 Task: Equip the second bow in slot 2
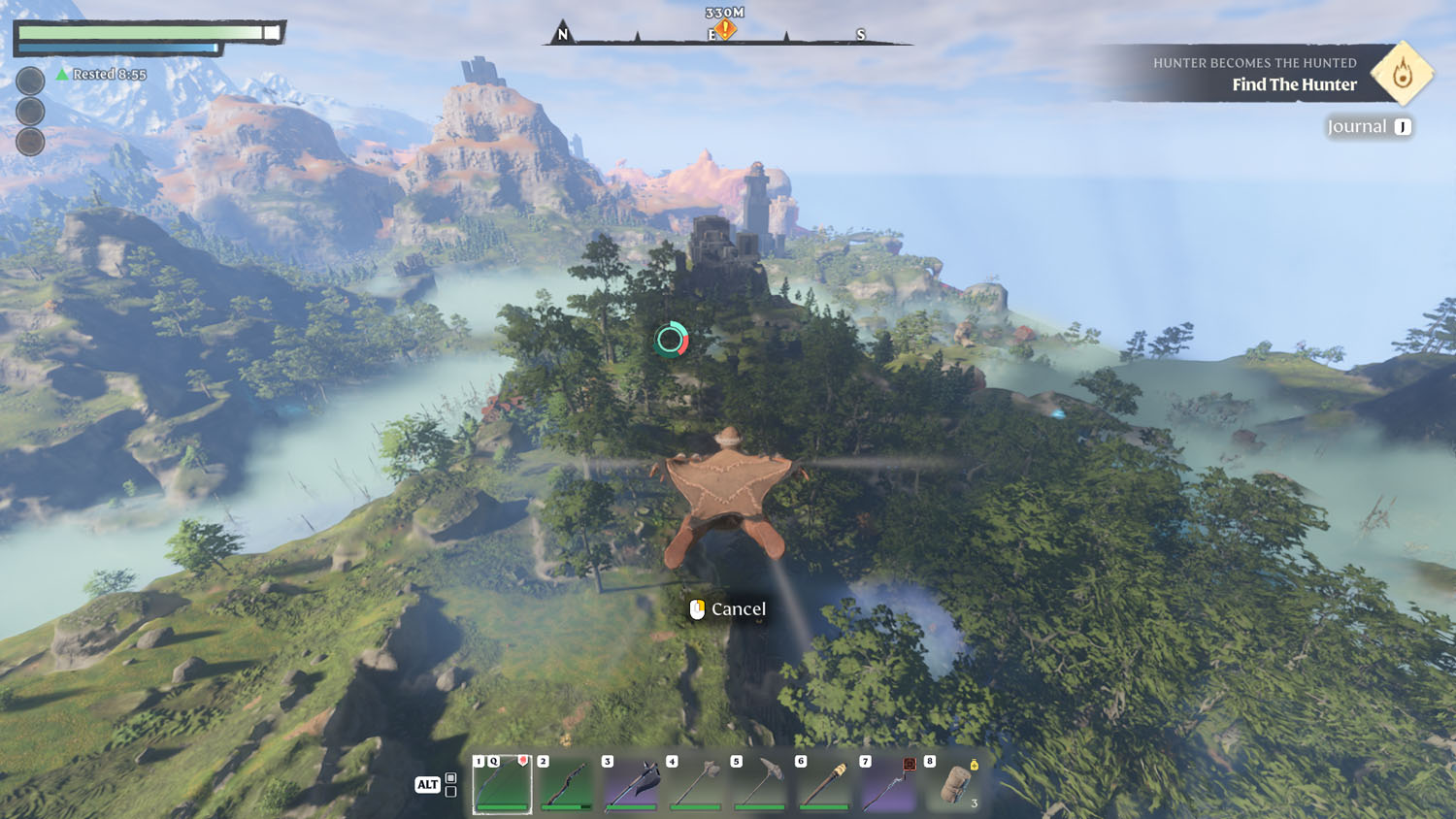pyautogui.click(x=566, y=784)
